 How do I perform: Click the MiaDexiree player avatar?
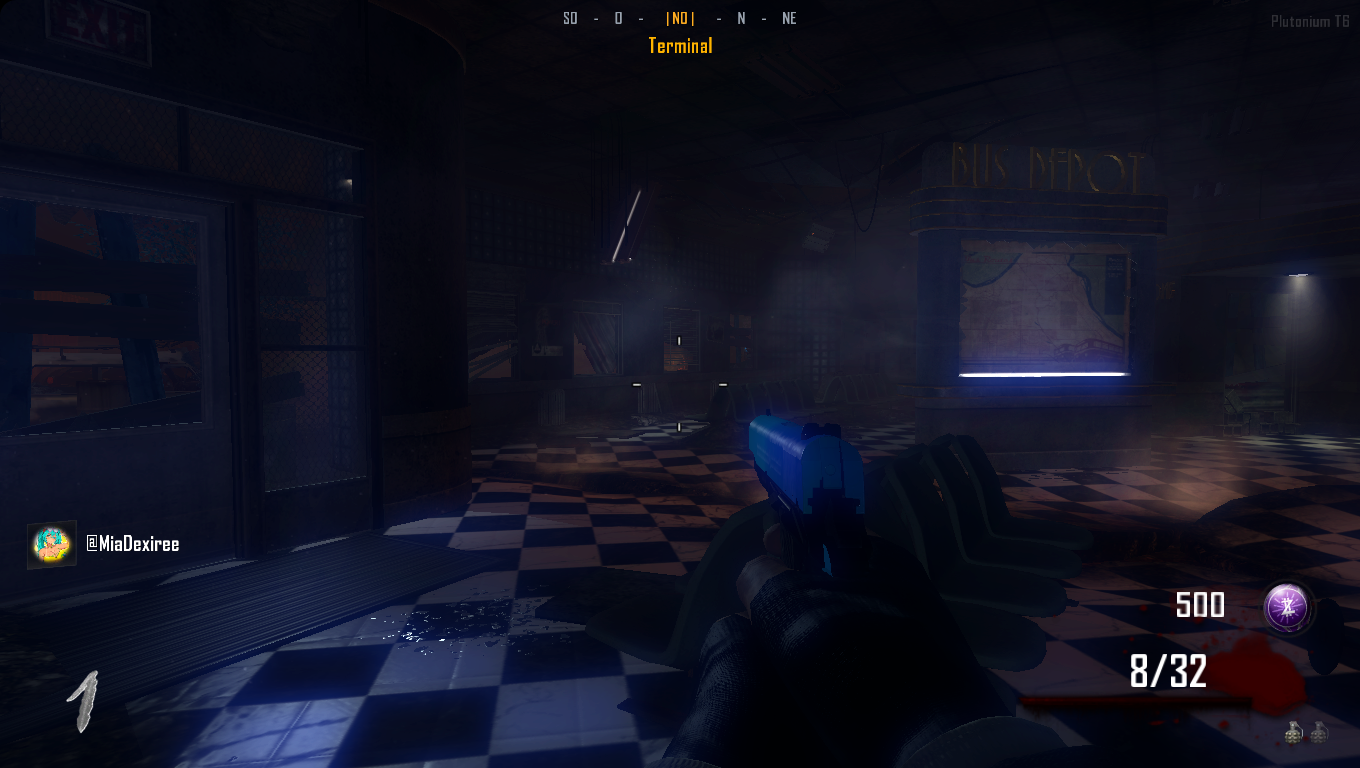click(x=51, y=545)
